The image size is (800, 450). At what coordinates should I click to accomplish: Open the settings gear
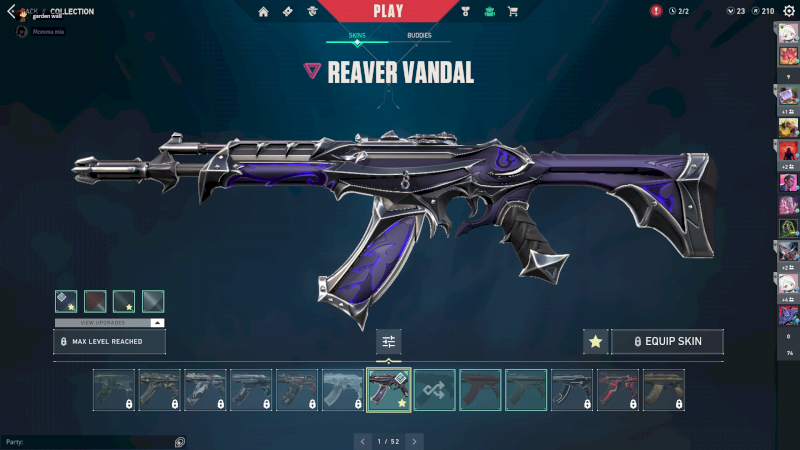[788, 11]
